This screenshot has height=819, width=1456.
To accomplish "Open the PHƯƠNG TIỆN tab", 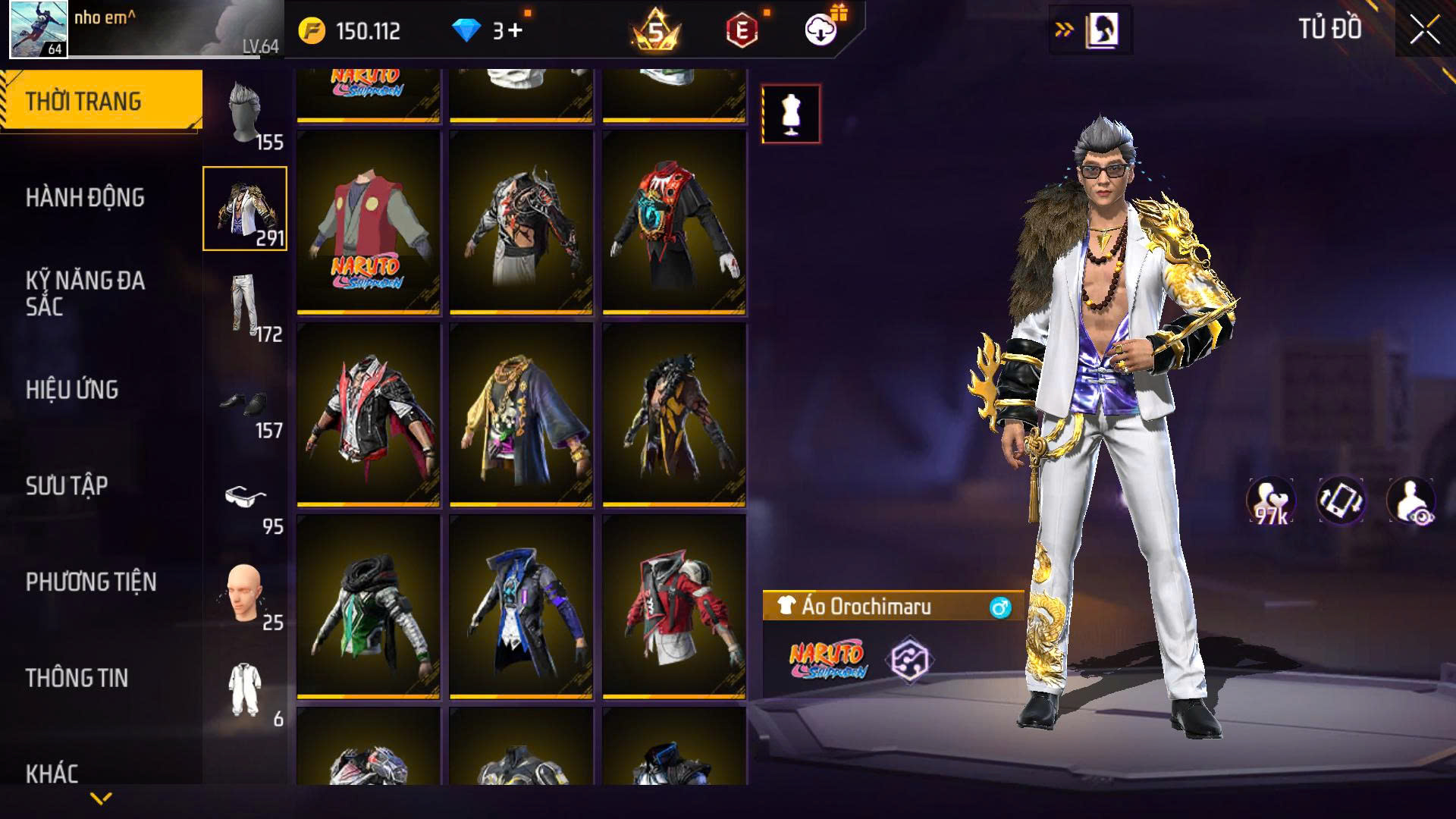I will [x=91, y=582].
